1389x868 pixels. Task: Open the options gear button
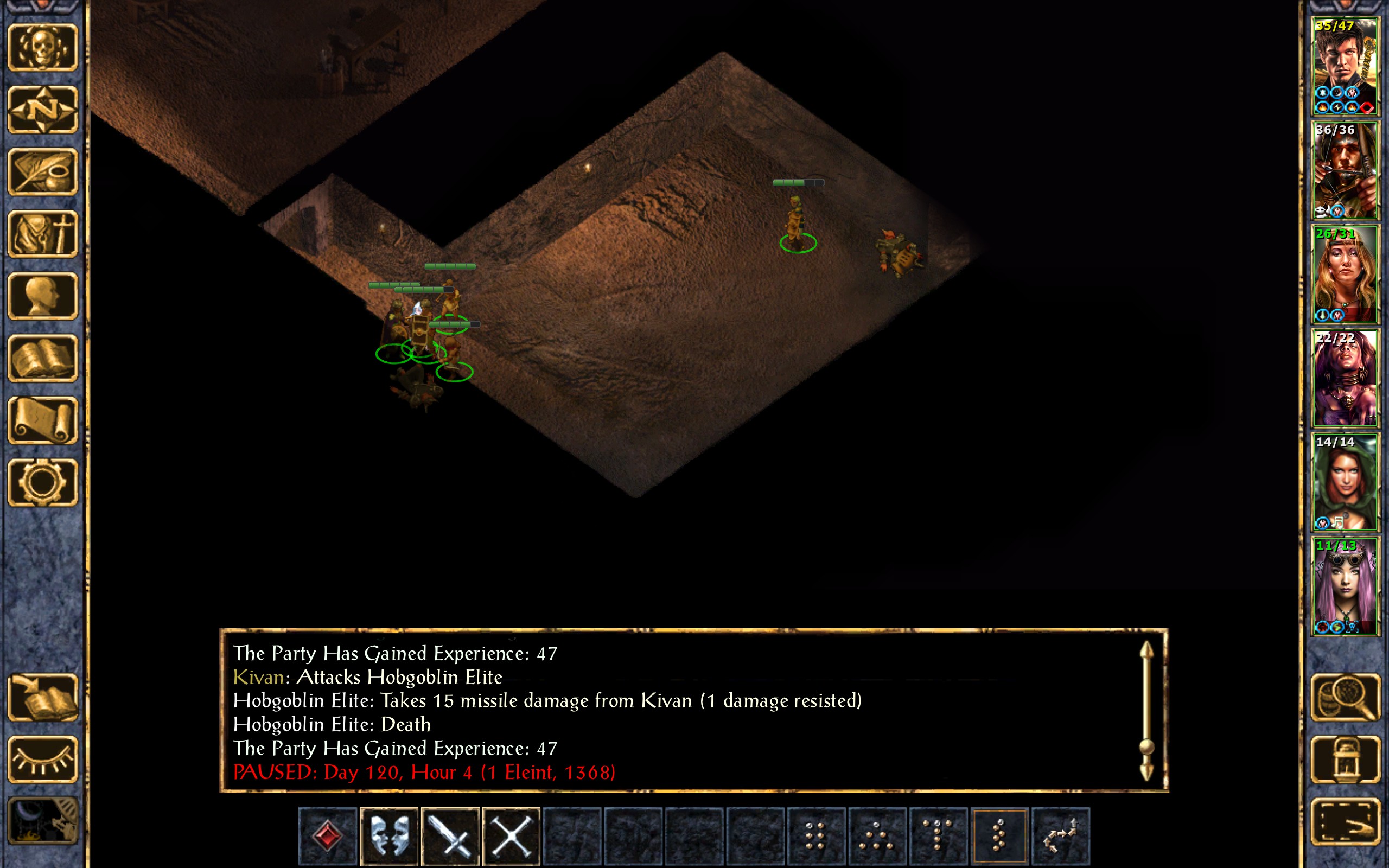click(42, 482)
